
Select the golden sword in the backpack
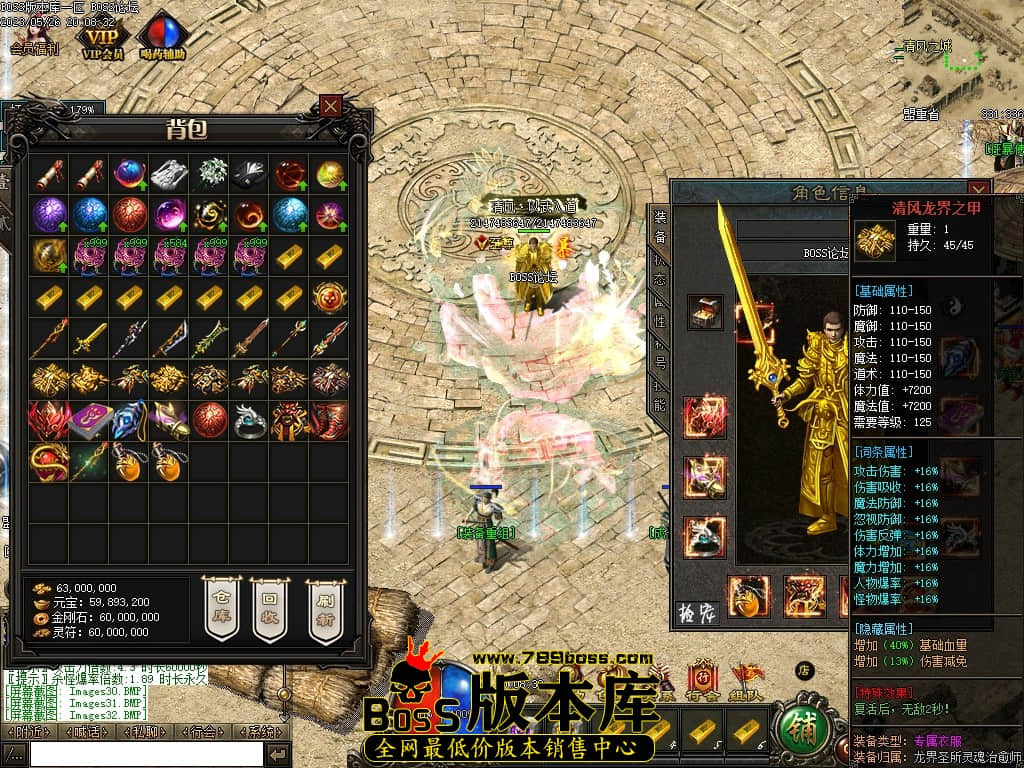click(x=89, y=339)
